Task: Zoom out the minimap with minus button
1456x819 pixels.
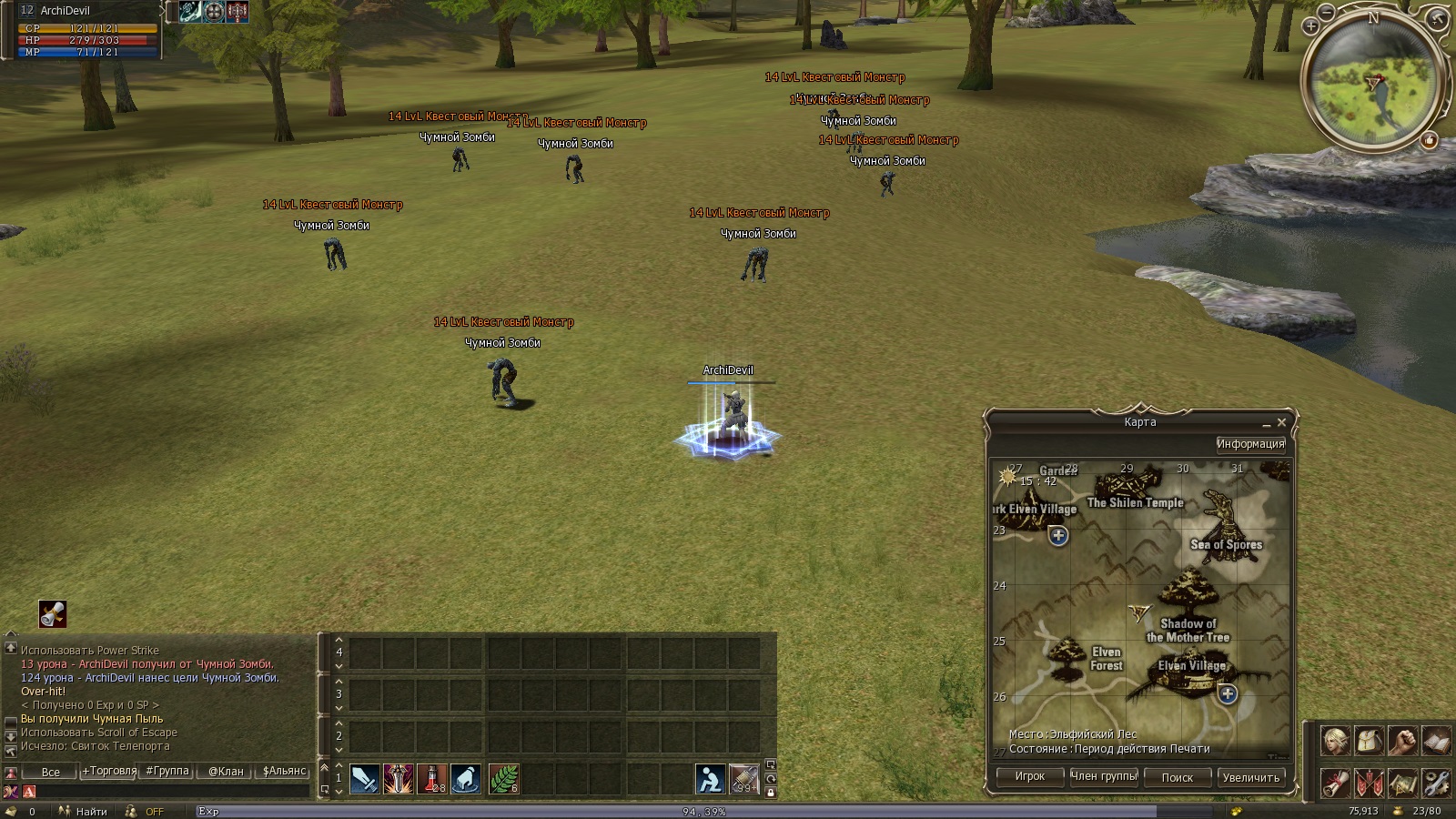Action: [x=1327, y=12]
